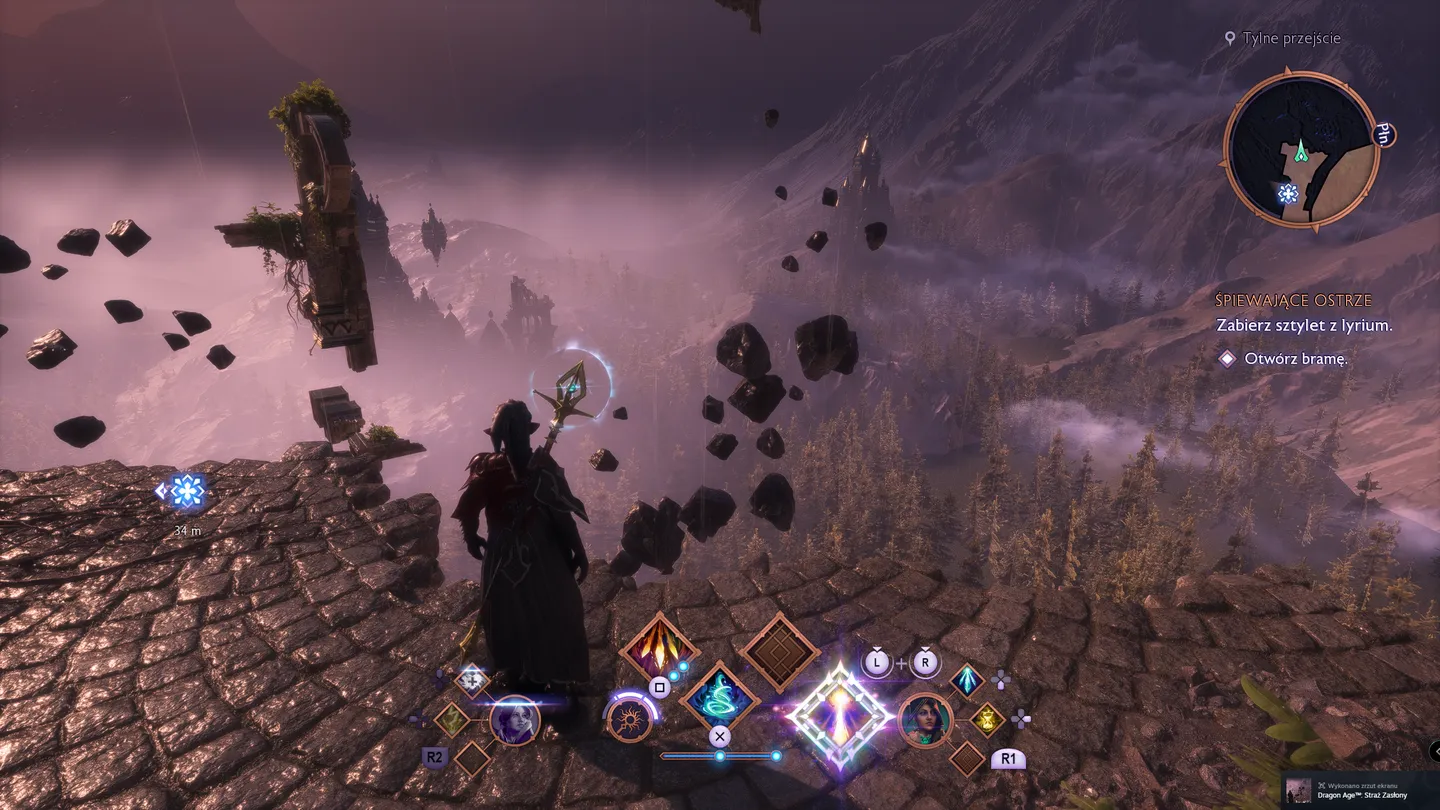1440x810 pixels.
Task: Choose the purple-haired companion portrait
Action: coord(515,720)
